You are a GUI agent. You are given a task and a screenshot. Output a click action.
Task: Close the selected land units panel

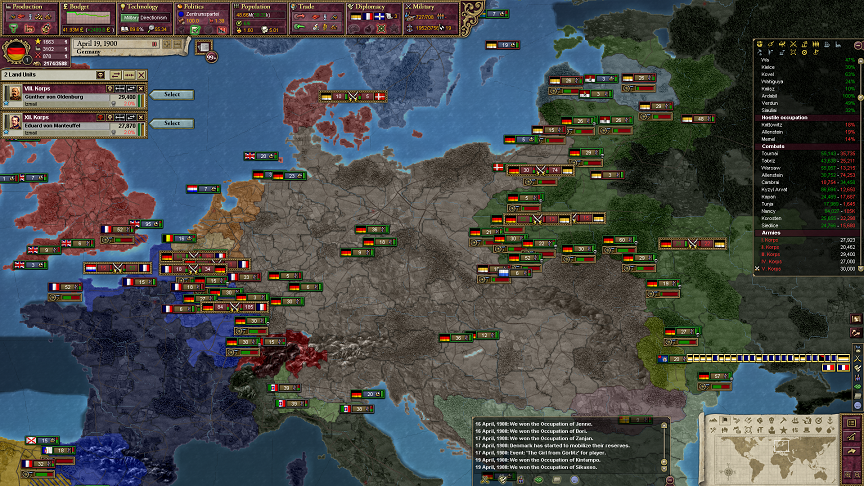pyautogui.click(x=143, y=75)
